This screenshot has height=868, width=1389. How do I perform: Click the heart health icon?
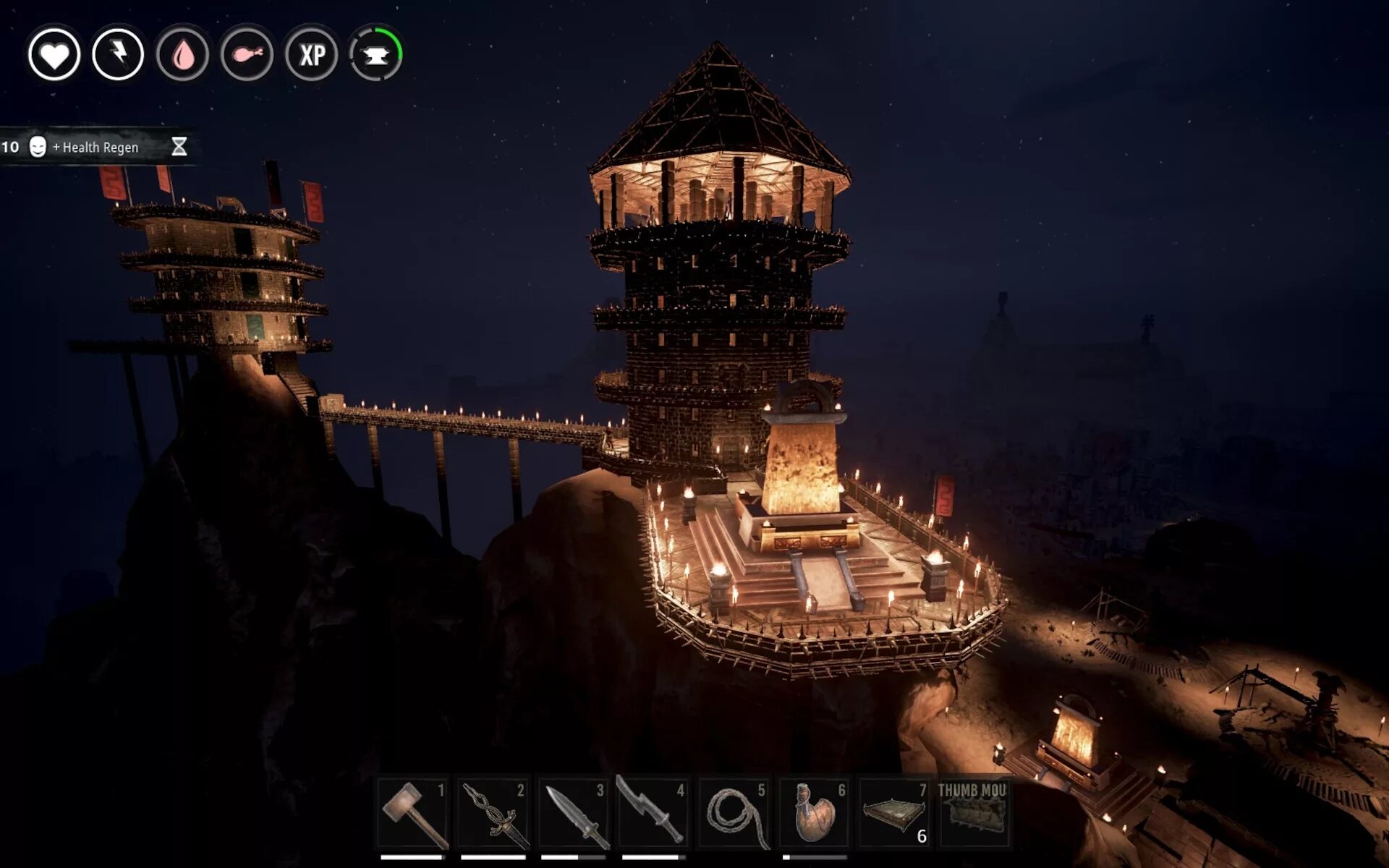pos(54,54)
